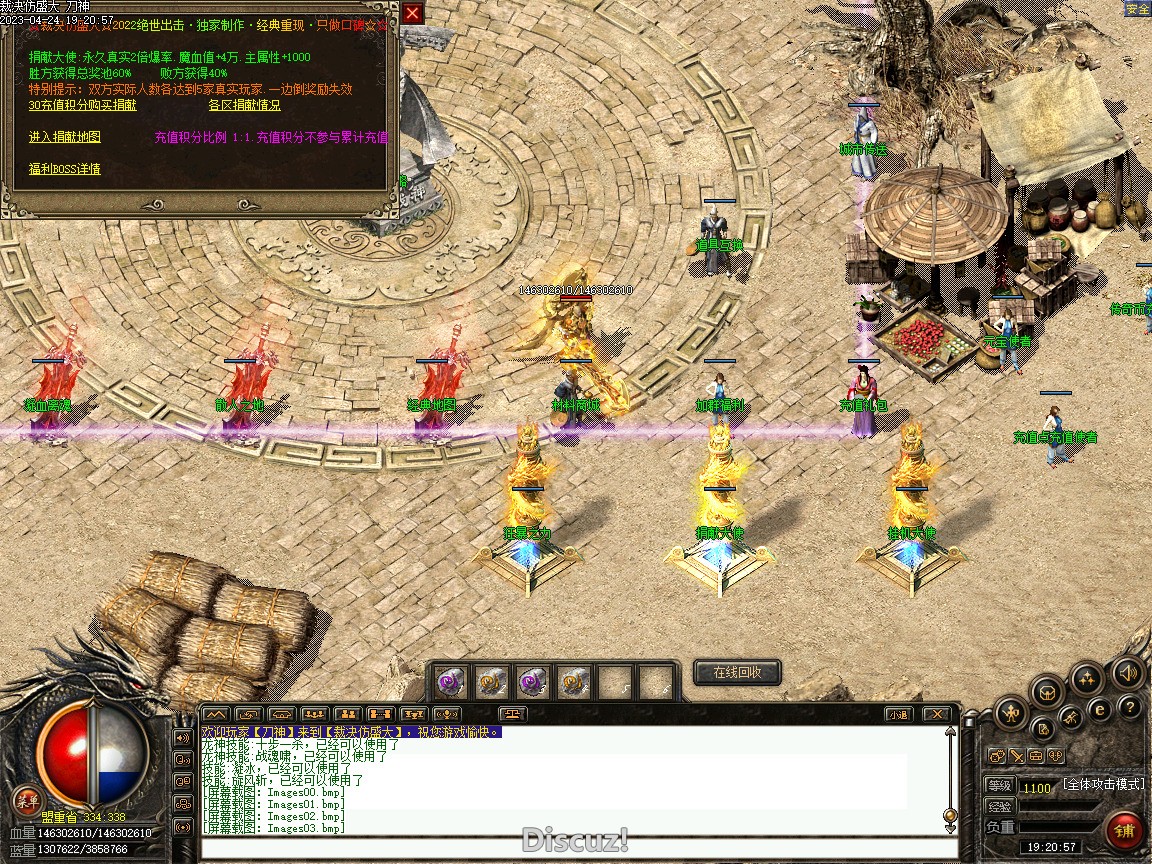Click the round 'e' icon
The image size is (1152, 864).
click(x=1100, y=710)
